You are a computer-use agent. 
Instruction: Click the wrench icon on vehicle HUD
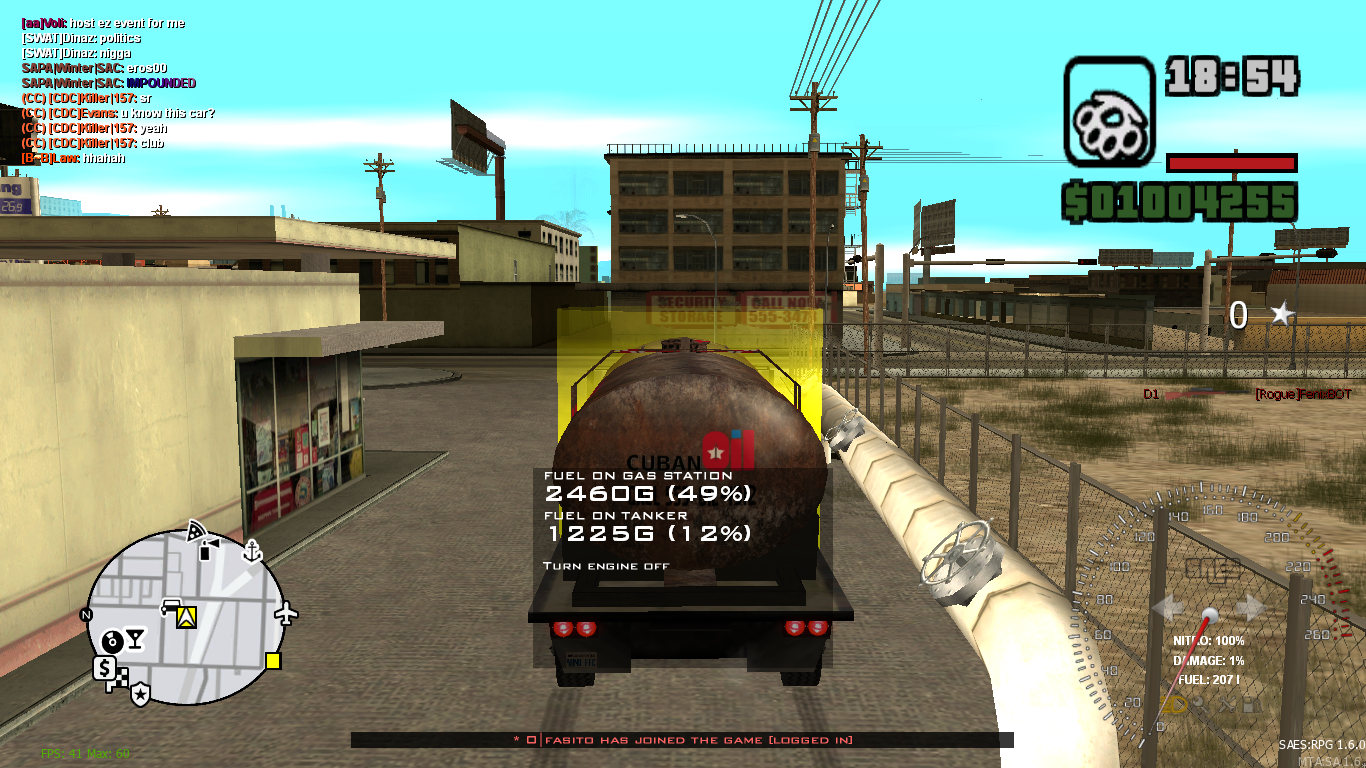click(x=1200, y=703)
